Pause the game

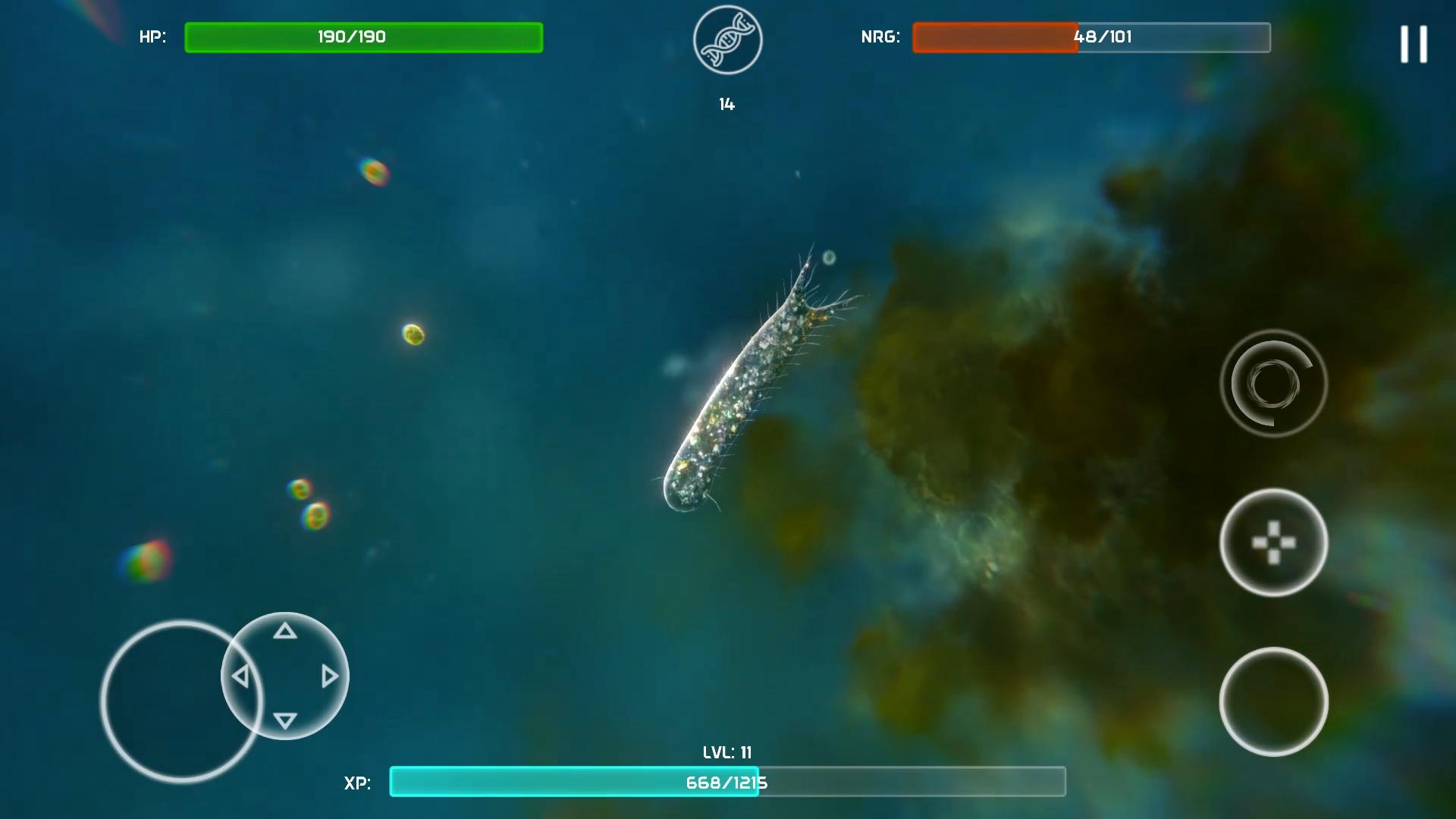click(1414, 43)
